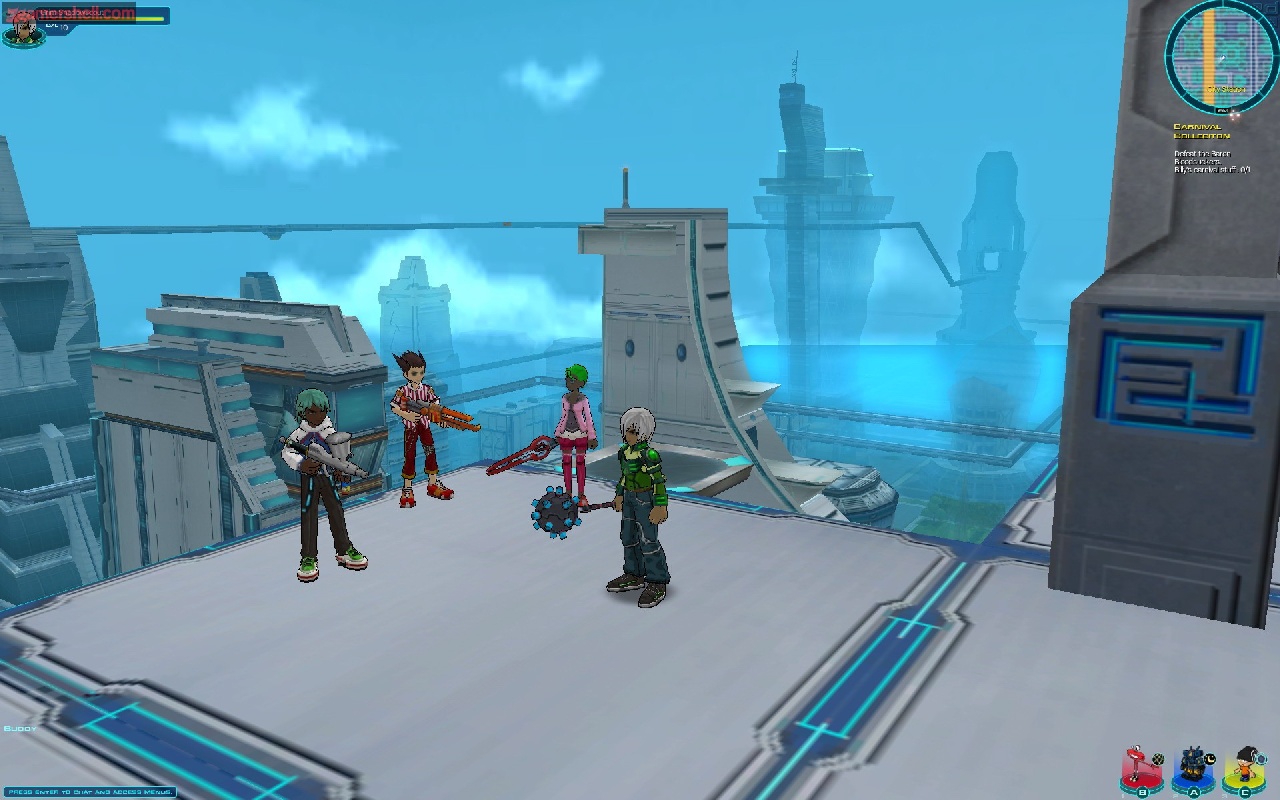This screenshot has width=1280, height=800.
Task: Open the player portrait avatar
Action: (x=22, y=30)
